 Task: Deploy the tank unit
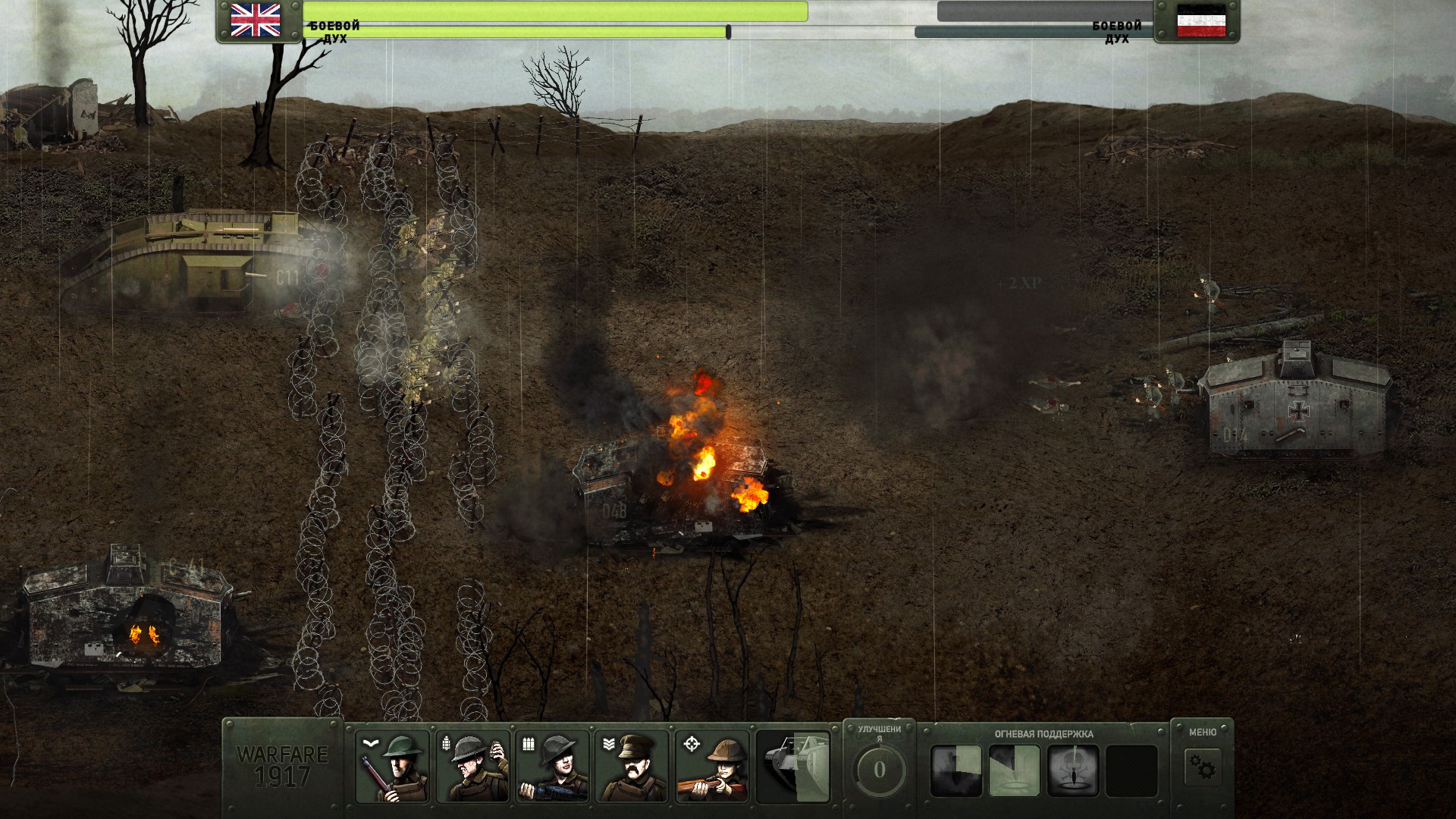[792, 767]
